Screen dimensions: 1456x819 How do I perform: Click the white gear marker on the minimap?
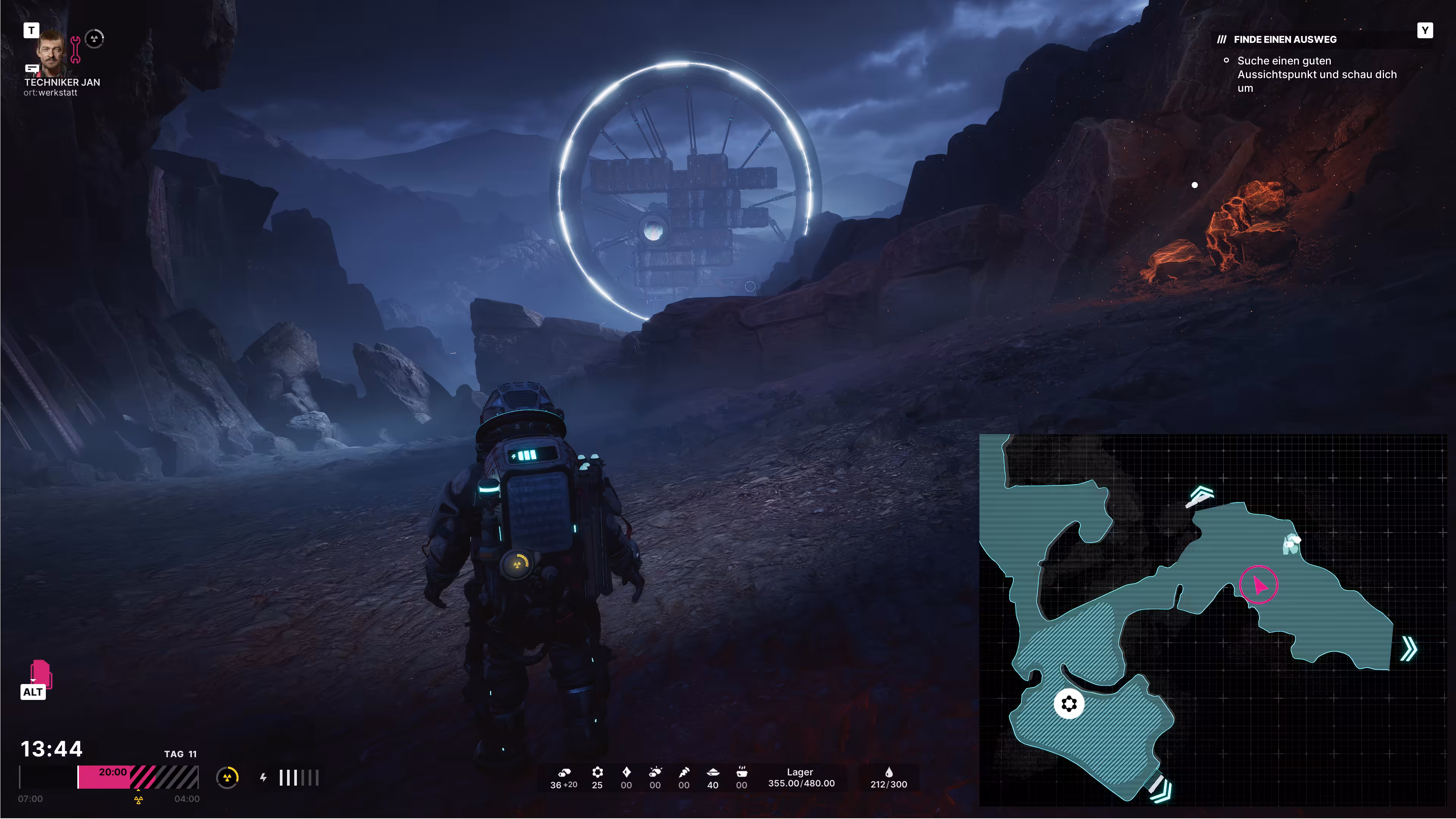coord(1069,704)
